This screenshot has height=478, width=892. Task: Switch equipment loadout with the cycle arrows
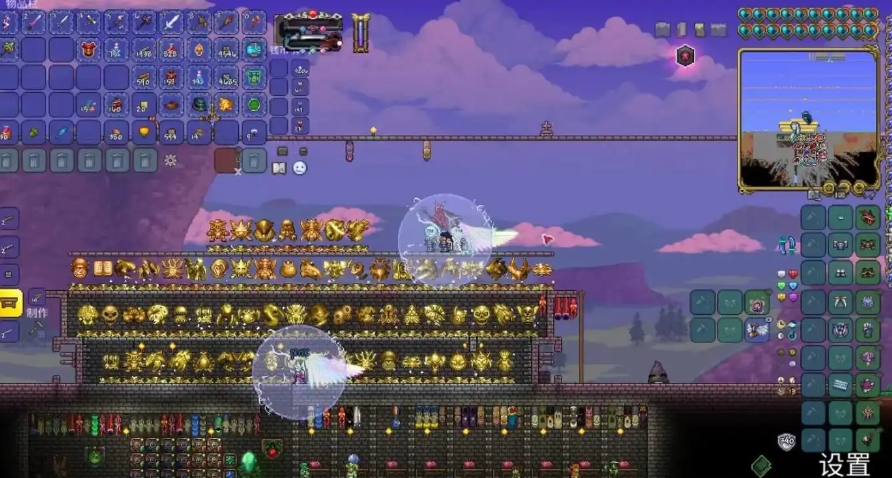(x=788, y=243)
